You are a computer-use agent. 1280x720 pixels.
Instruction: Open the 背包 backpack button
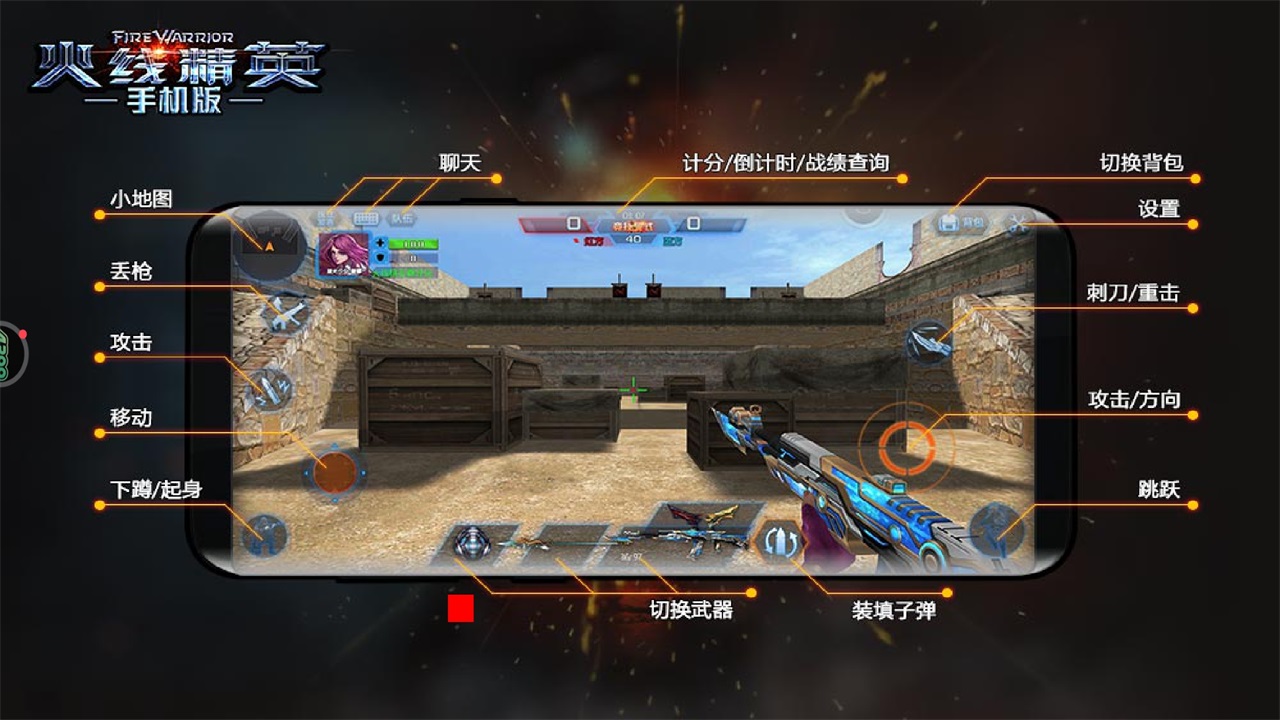(962, 223)
